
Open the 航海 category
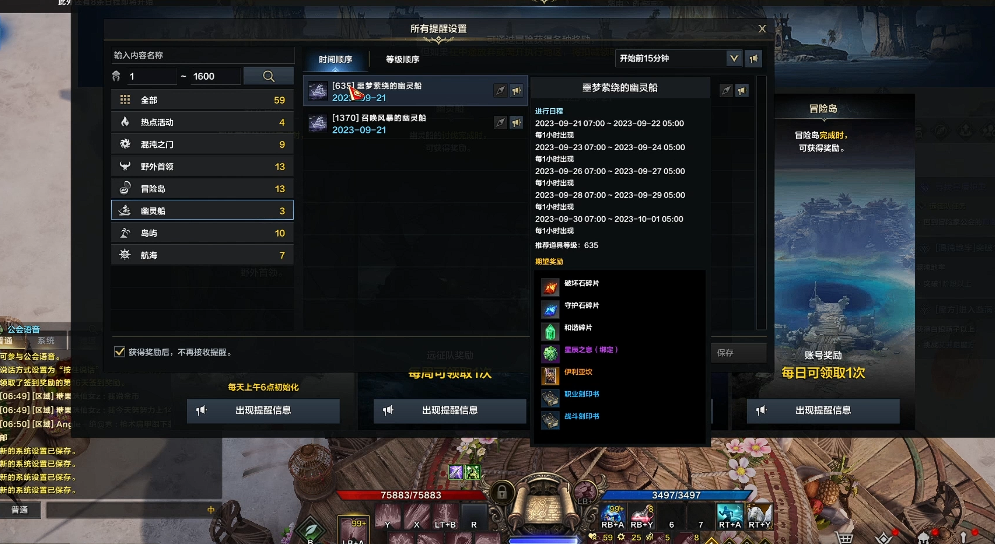(x=202, y=255)
